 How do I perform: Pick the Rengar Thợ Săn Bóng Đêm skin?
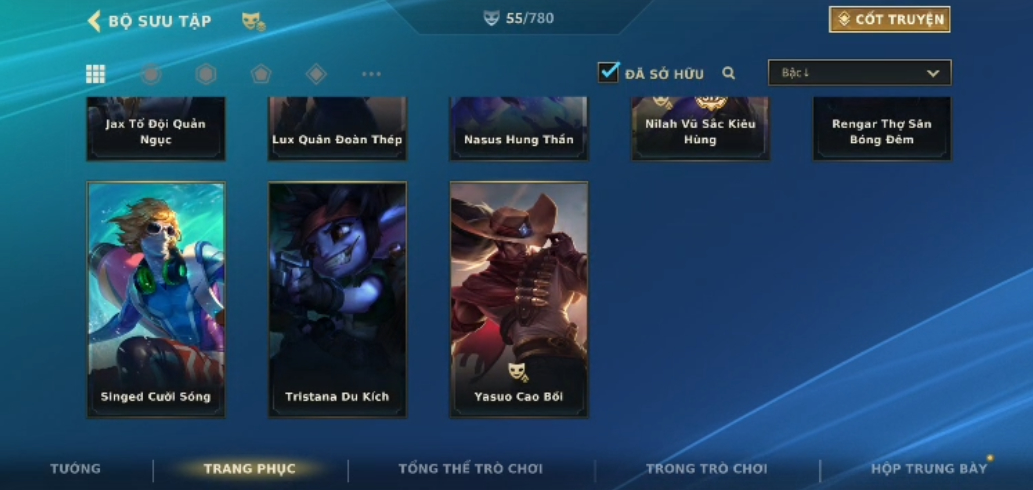point(881,129)
